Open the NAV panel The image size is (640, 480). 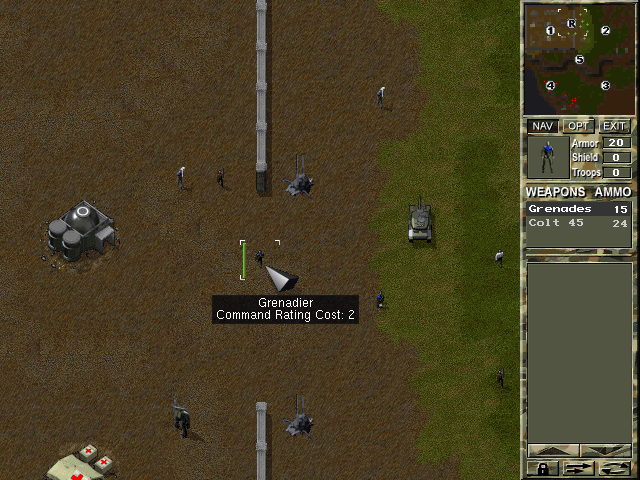(542, 126)
